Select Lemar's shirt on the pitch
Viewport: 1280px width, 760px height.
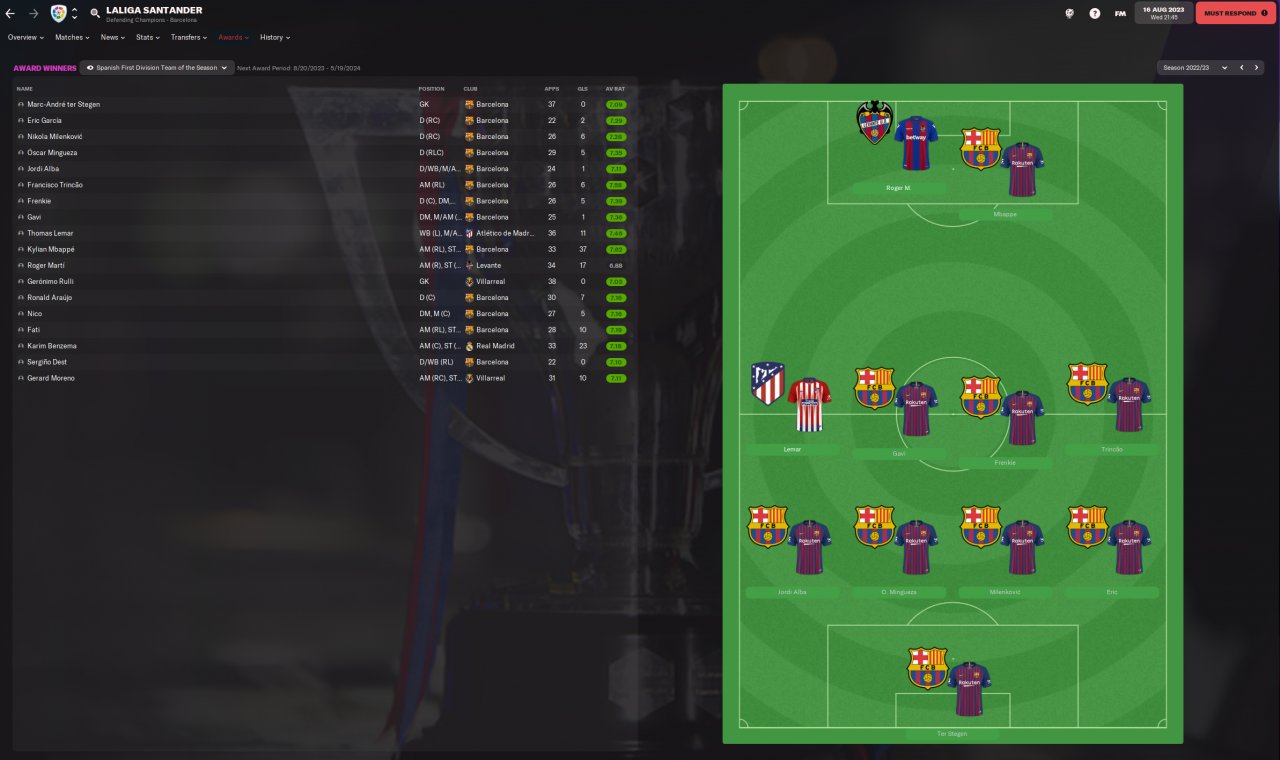[x=808, y=404]
